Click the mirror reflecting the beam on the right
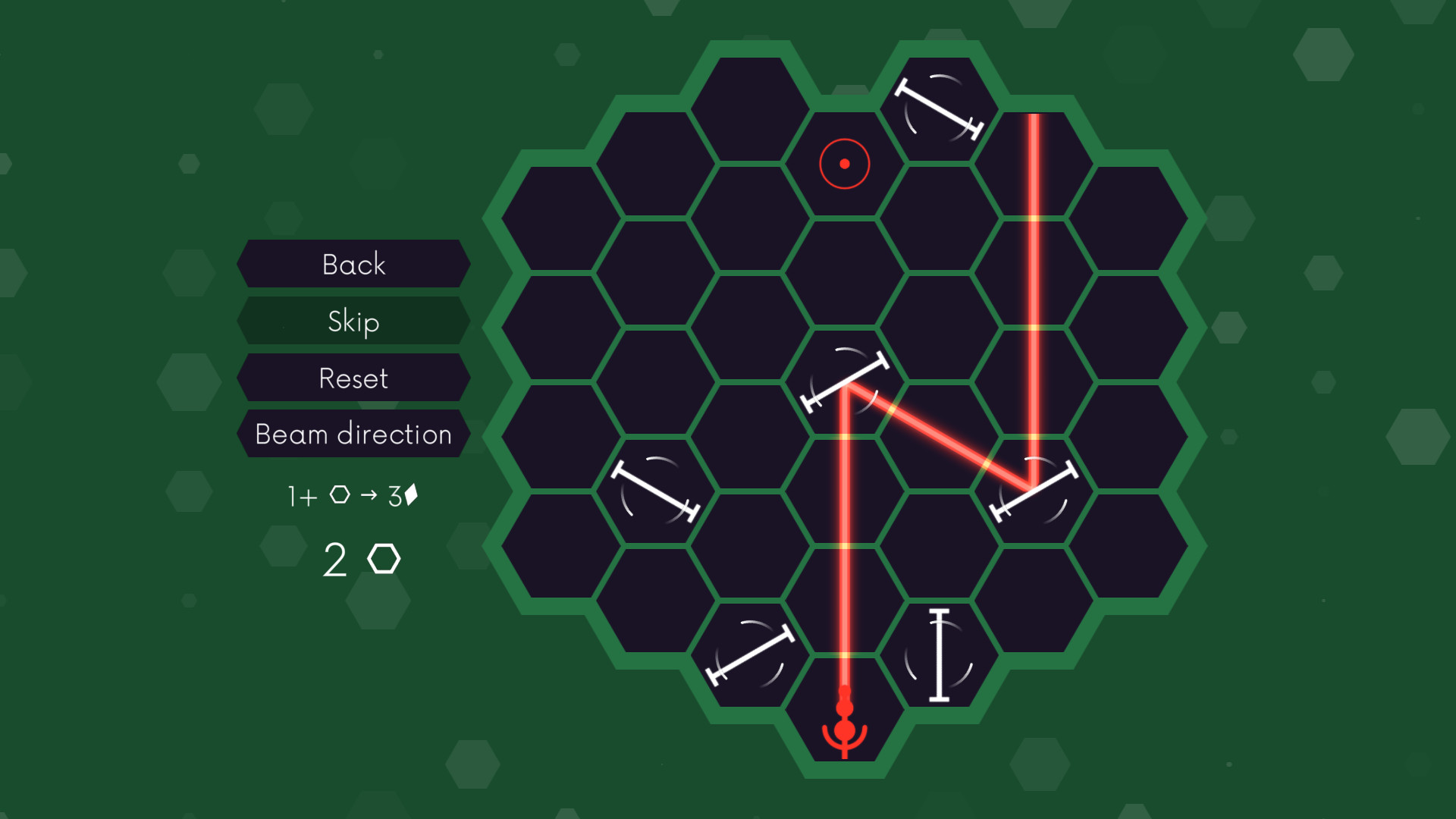 1035,489
